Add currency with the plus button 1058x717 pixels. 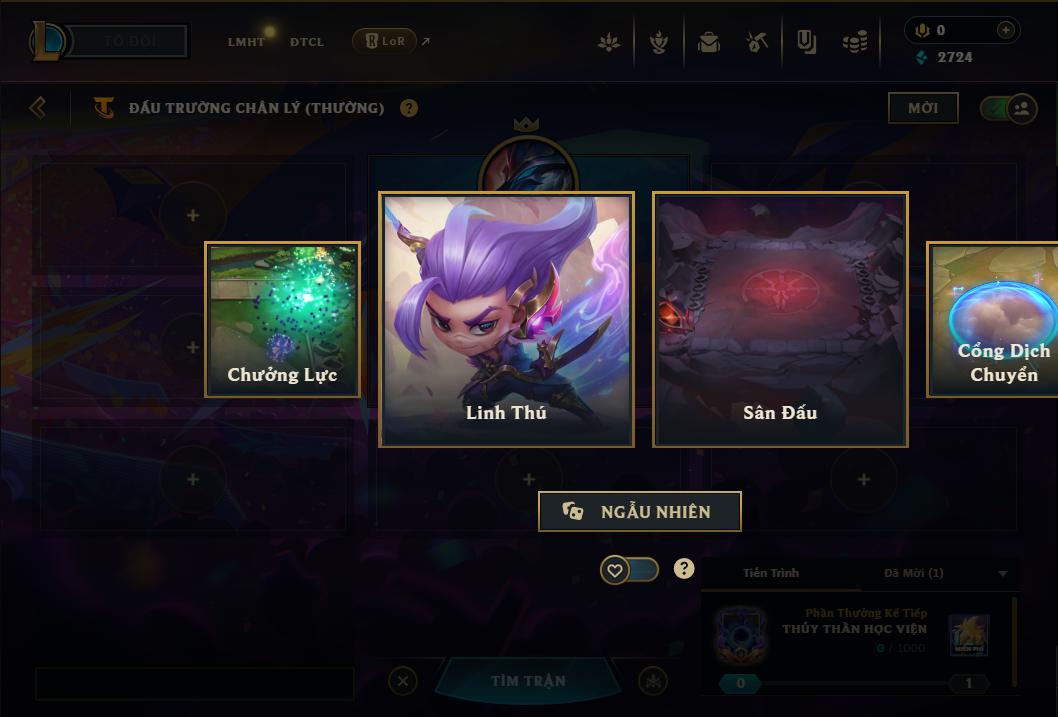coord(1005,30)
